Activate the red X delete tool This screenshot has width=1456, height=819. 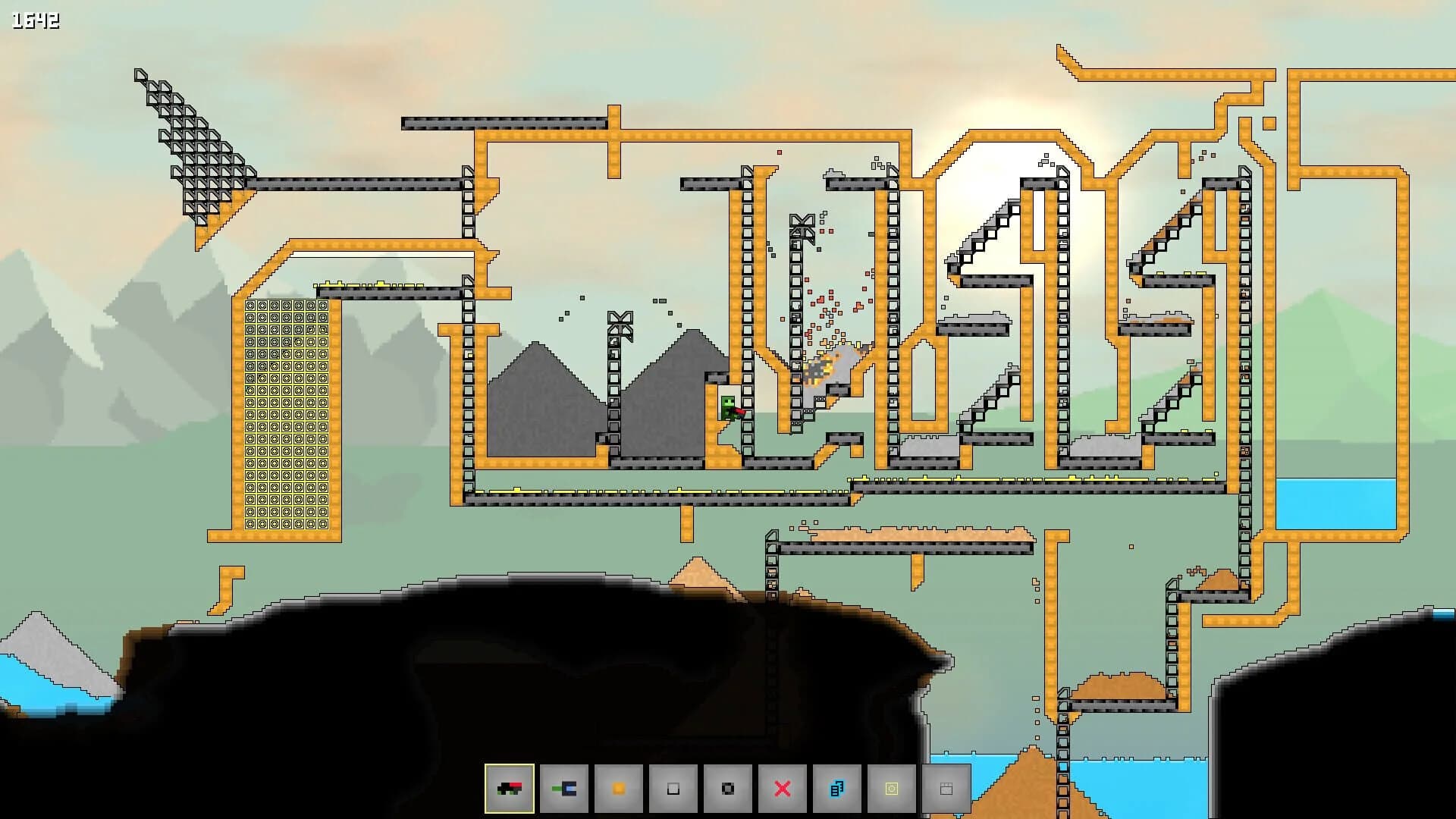782,789
